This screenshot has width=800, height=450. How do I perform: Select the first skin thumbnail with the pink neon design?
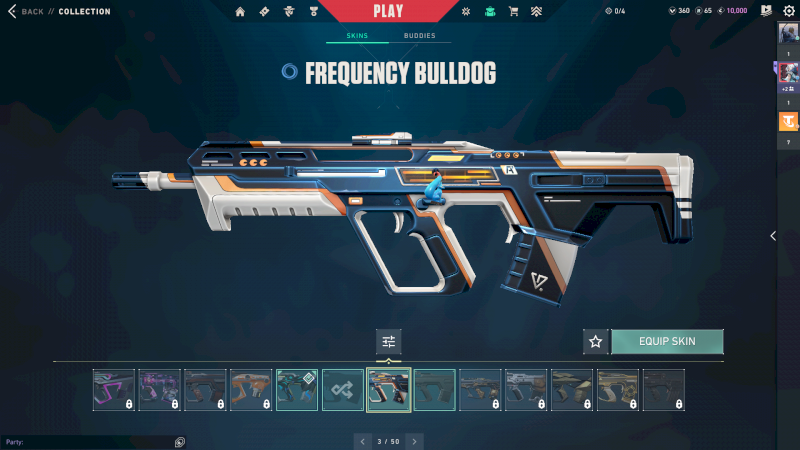(x=114, y=390)
